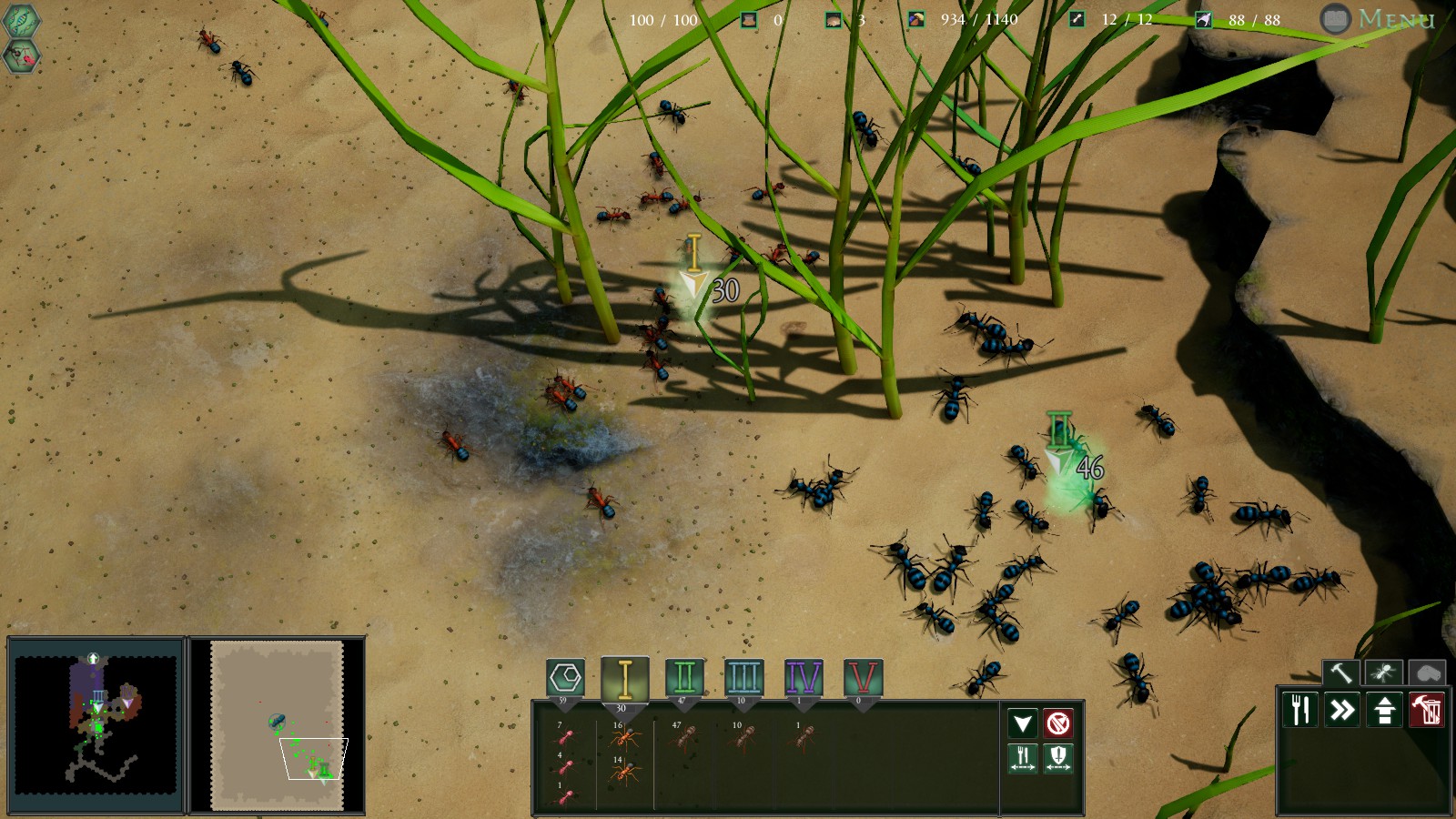
Task: Switch to the hammer build tab
Action: [x=1340, y=673]
